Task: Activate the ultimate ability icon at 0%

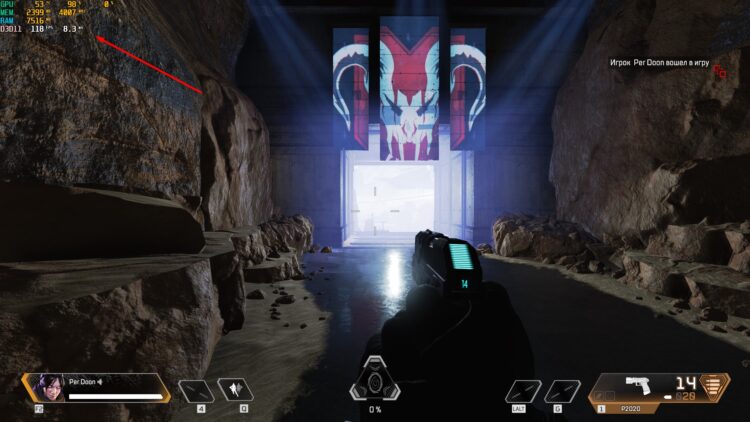Action: 375,378
